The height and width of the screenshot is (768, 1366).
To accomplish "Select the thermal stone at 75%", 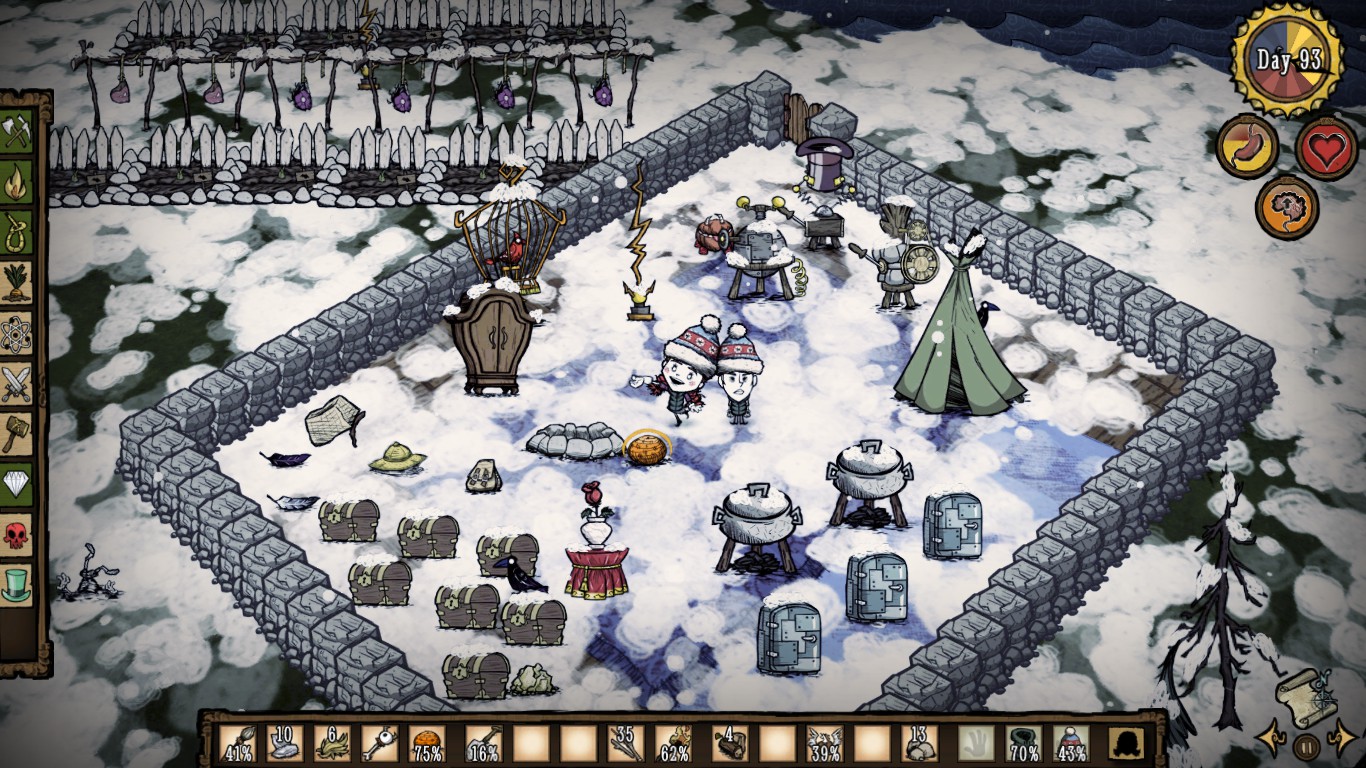I will [428, 744].
